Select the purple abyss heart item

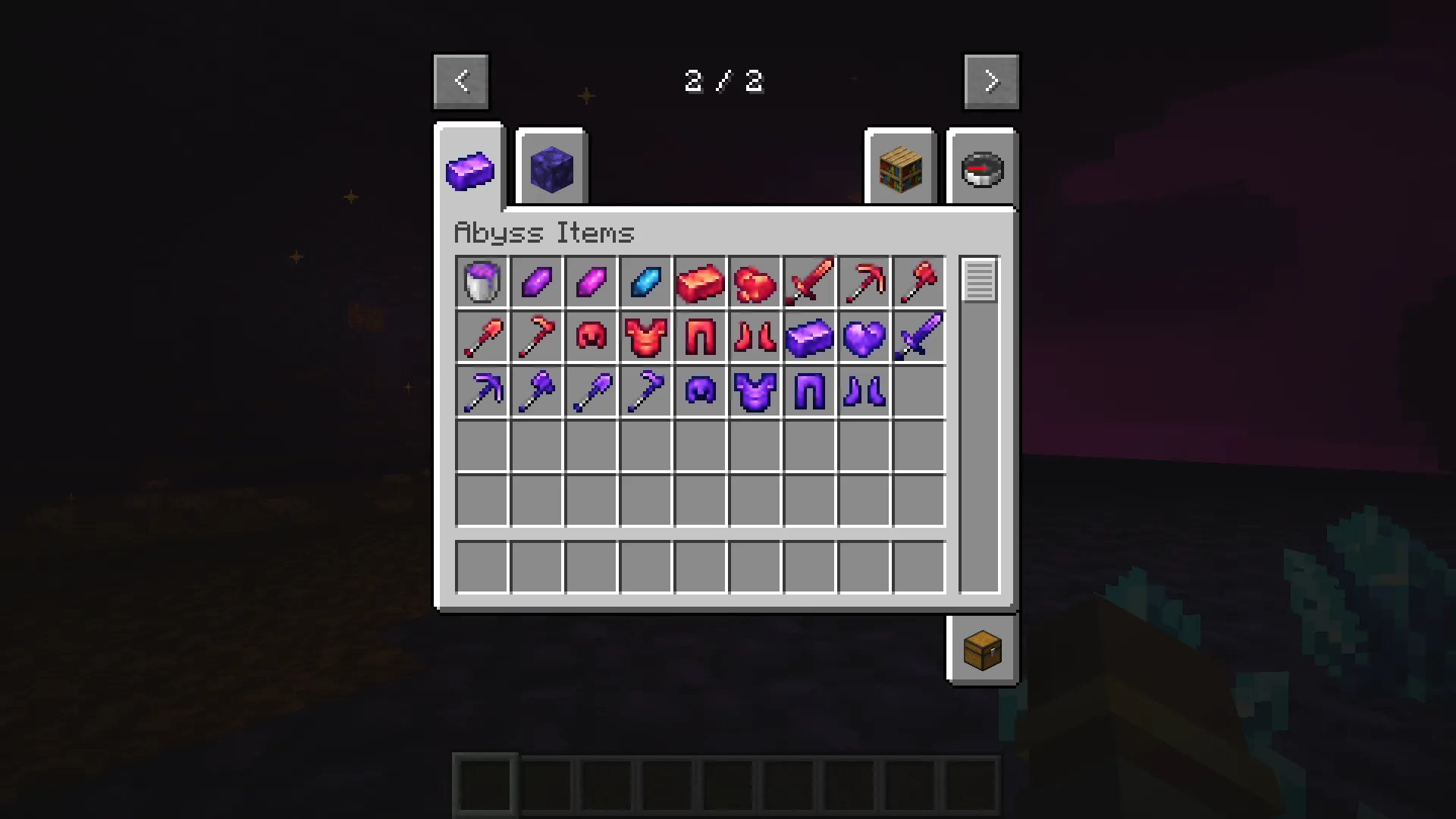pos(863,337)
